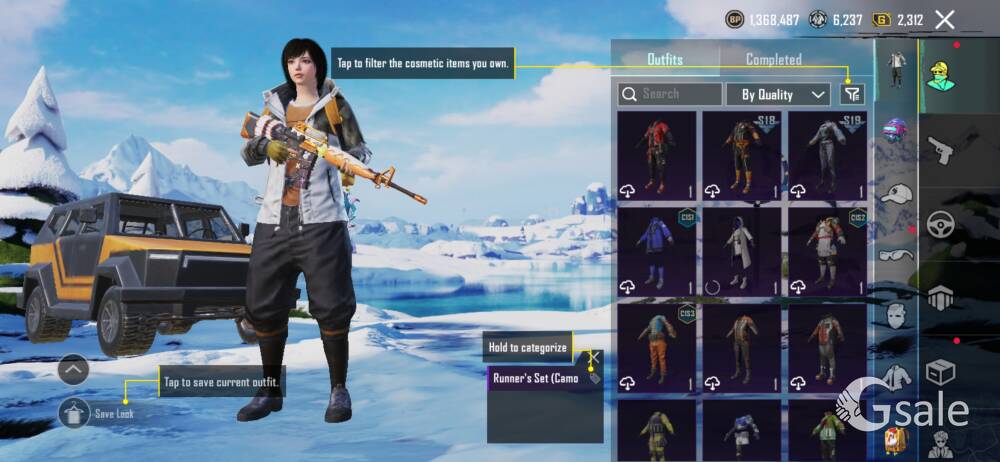Choose the white hooded robe outfit
This screenshot has height=462, width=1000.
coord(741,250)
